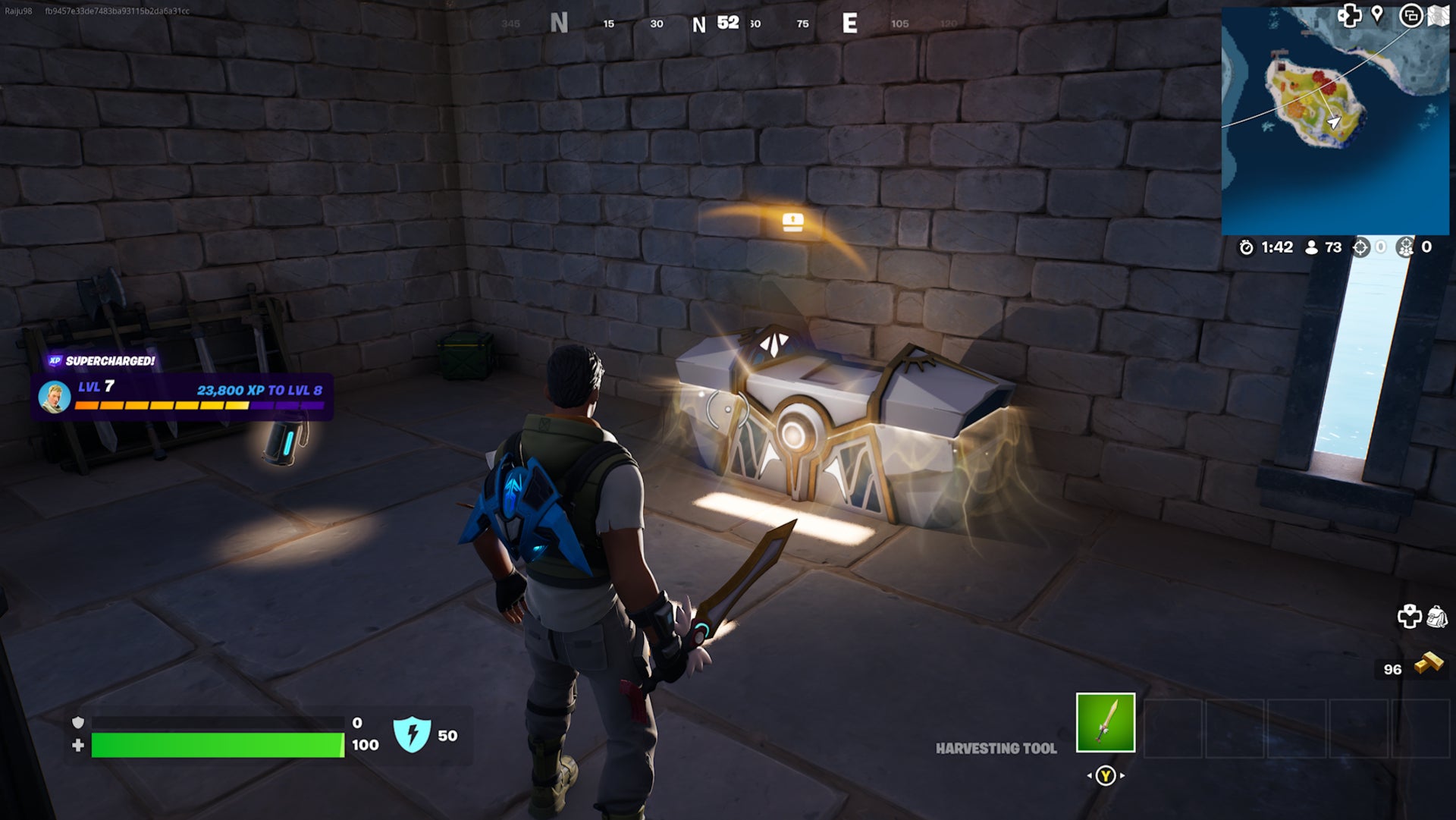The height and width of the screenshot is (820, 1456).
Task: Click the crosshair eliminations icon under the minimap
Action: click(x=1360, y=247)
